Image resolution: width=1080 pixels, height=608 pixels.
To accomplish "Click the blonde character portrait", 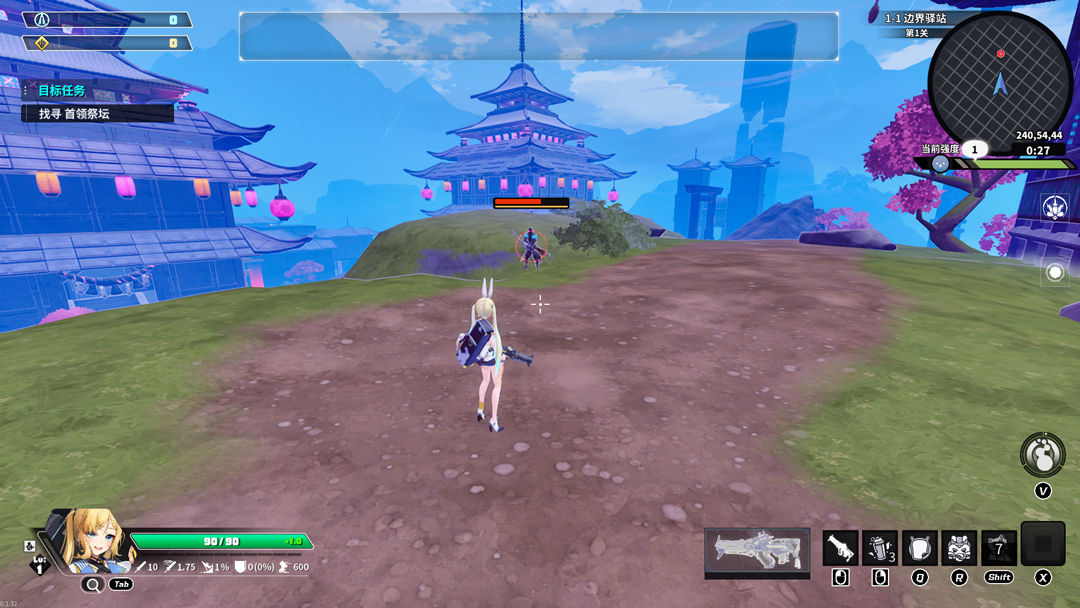I will [x=96, y=541].
